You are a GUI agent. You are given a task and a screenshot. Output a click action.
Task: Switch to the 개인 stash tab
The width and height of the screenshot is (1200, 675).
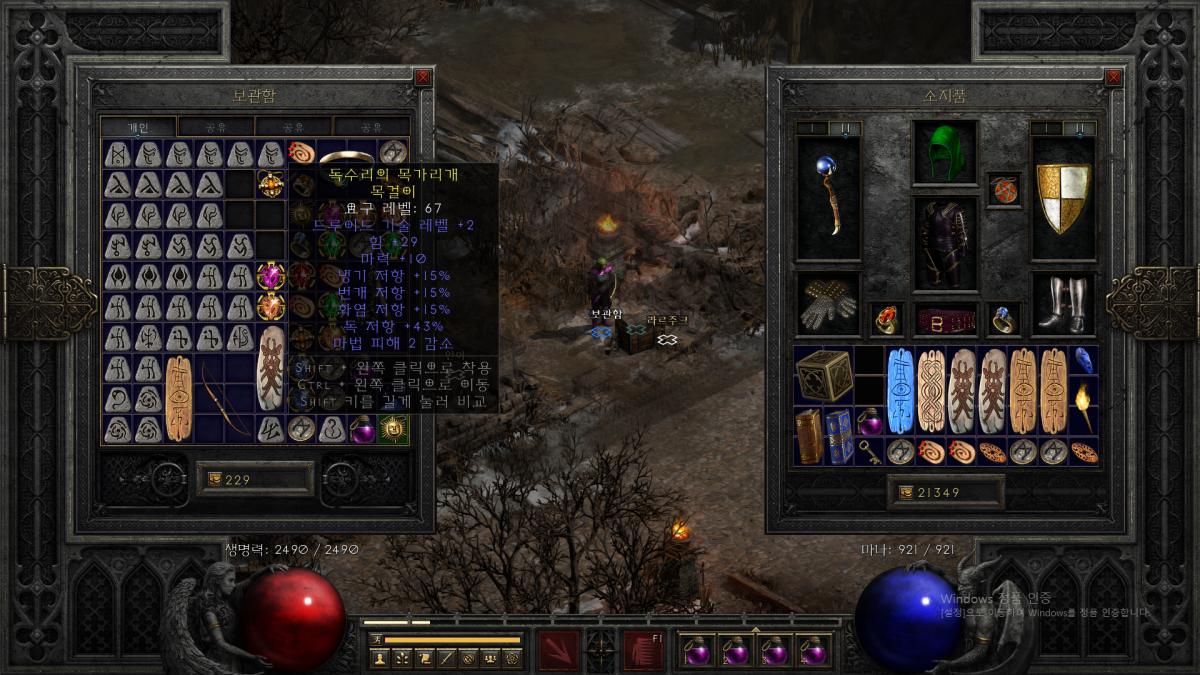[x=138, y=127]
